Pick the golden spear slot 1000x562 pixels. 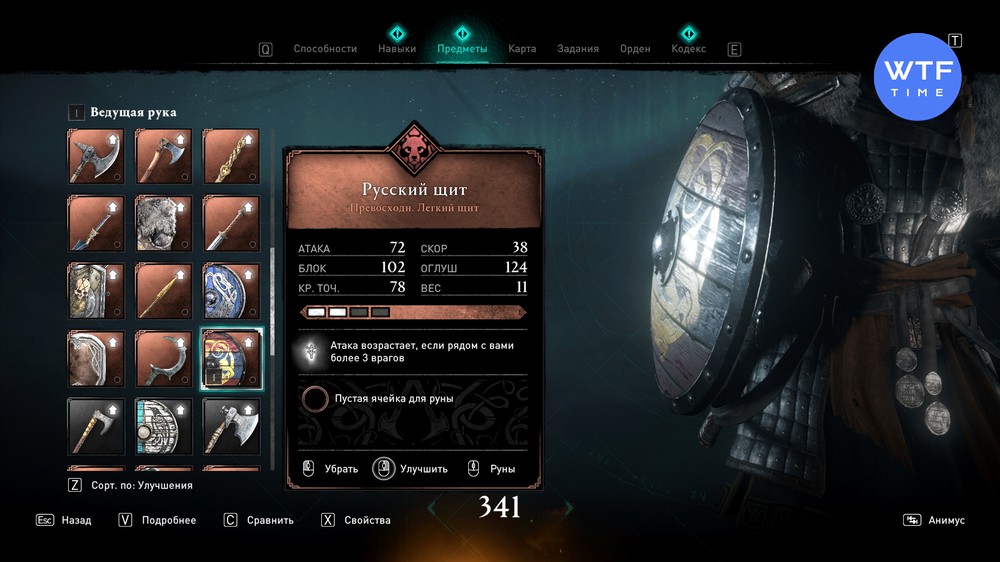pos(164,291)
